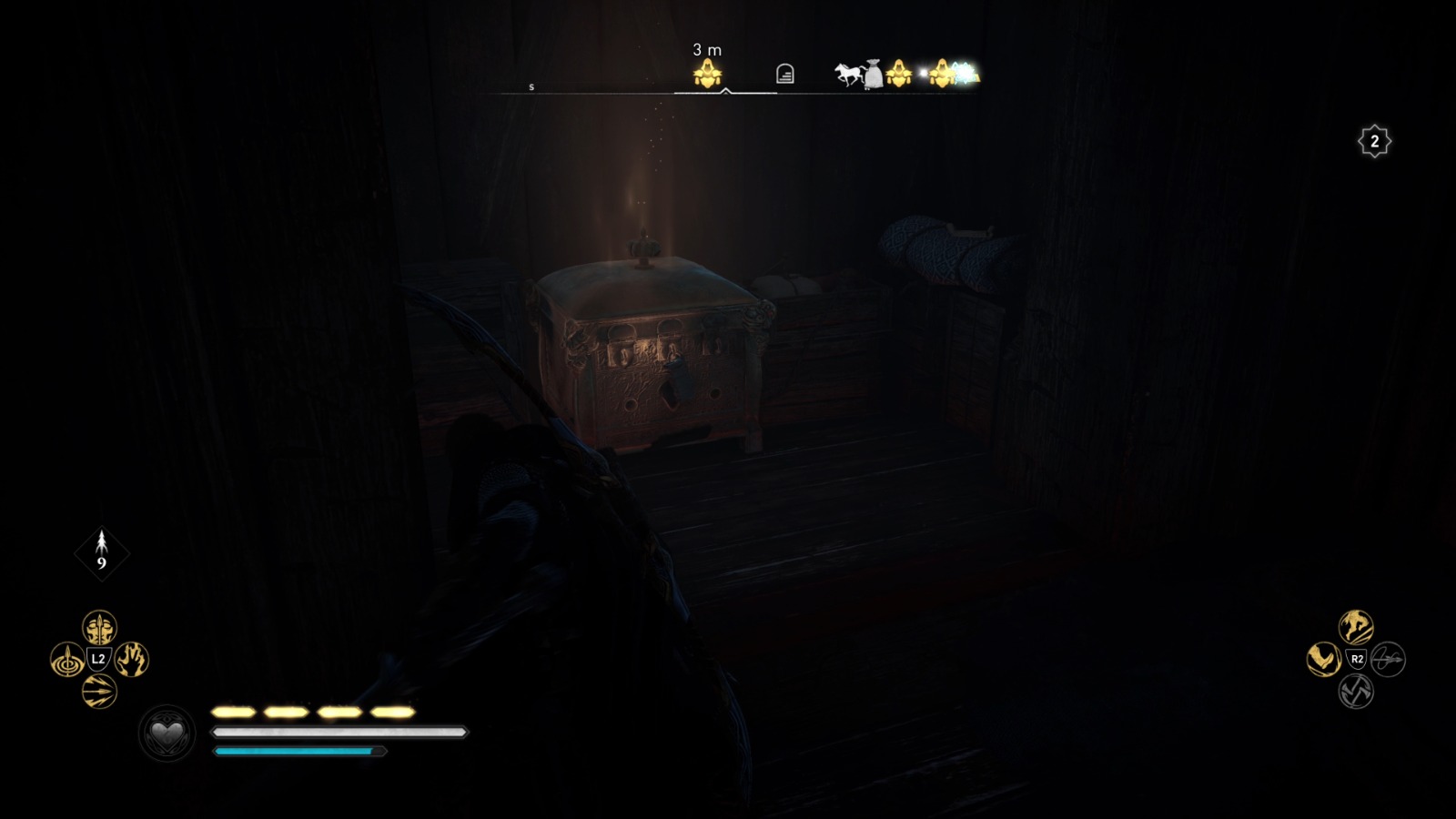Toggle the glowing blue rune marker on the compass

(964, 71)
